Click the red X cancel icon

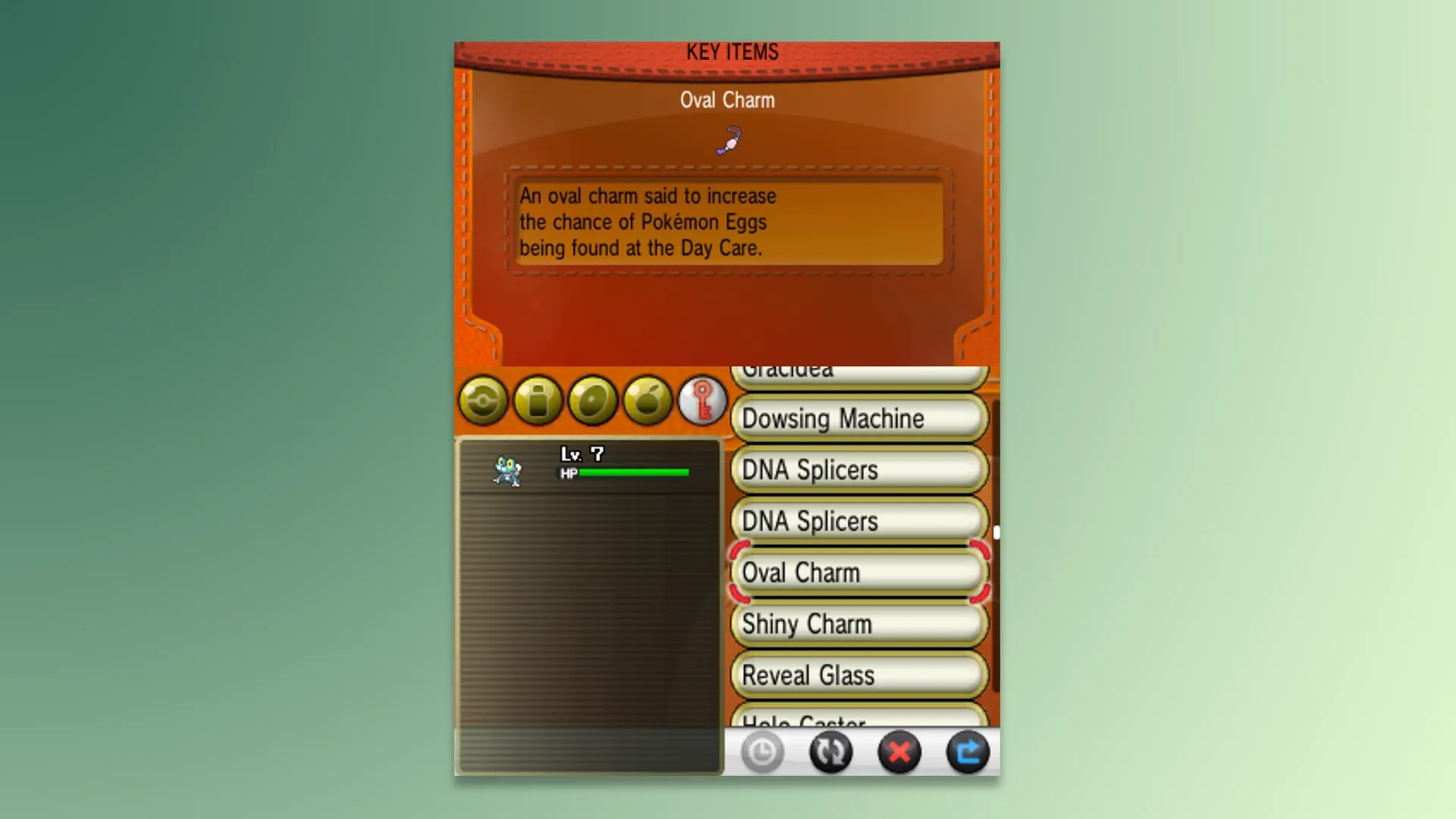(x=899, y=752)
